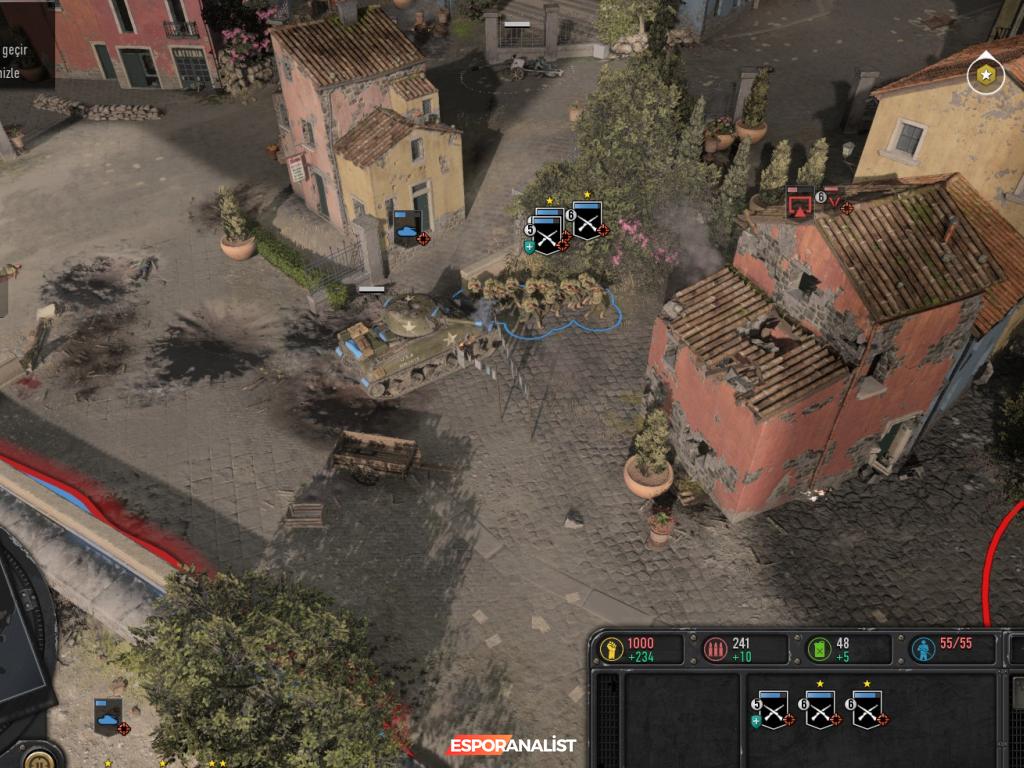Select the blue tank badge beside the yellow house
Image resolution: width=1024 pixels, height=768 pixels.
(407, 228)
